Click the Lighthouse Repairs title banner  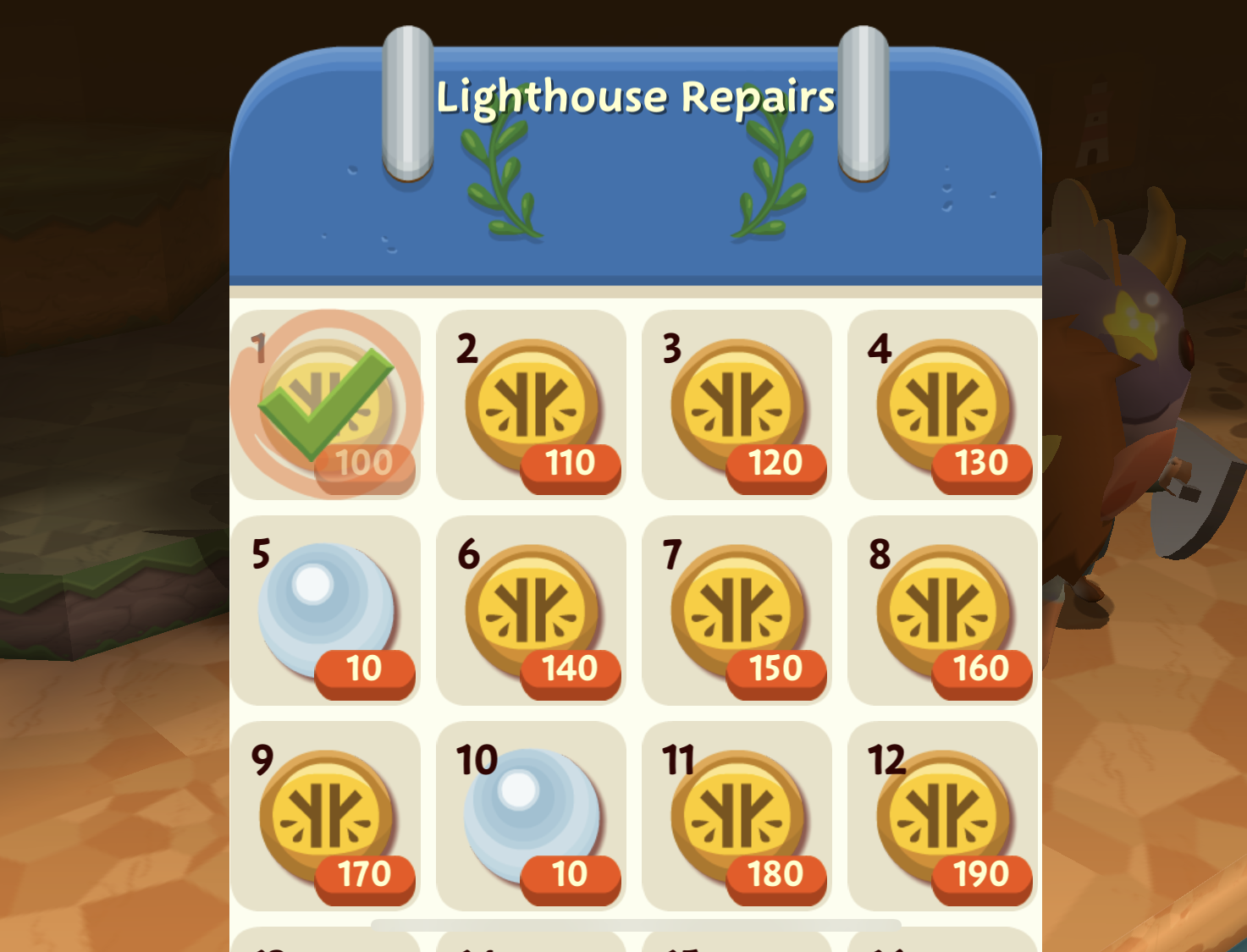[635, 96]
